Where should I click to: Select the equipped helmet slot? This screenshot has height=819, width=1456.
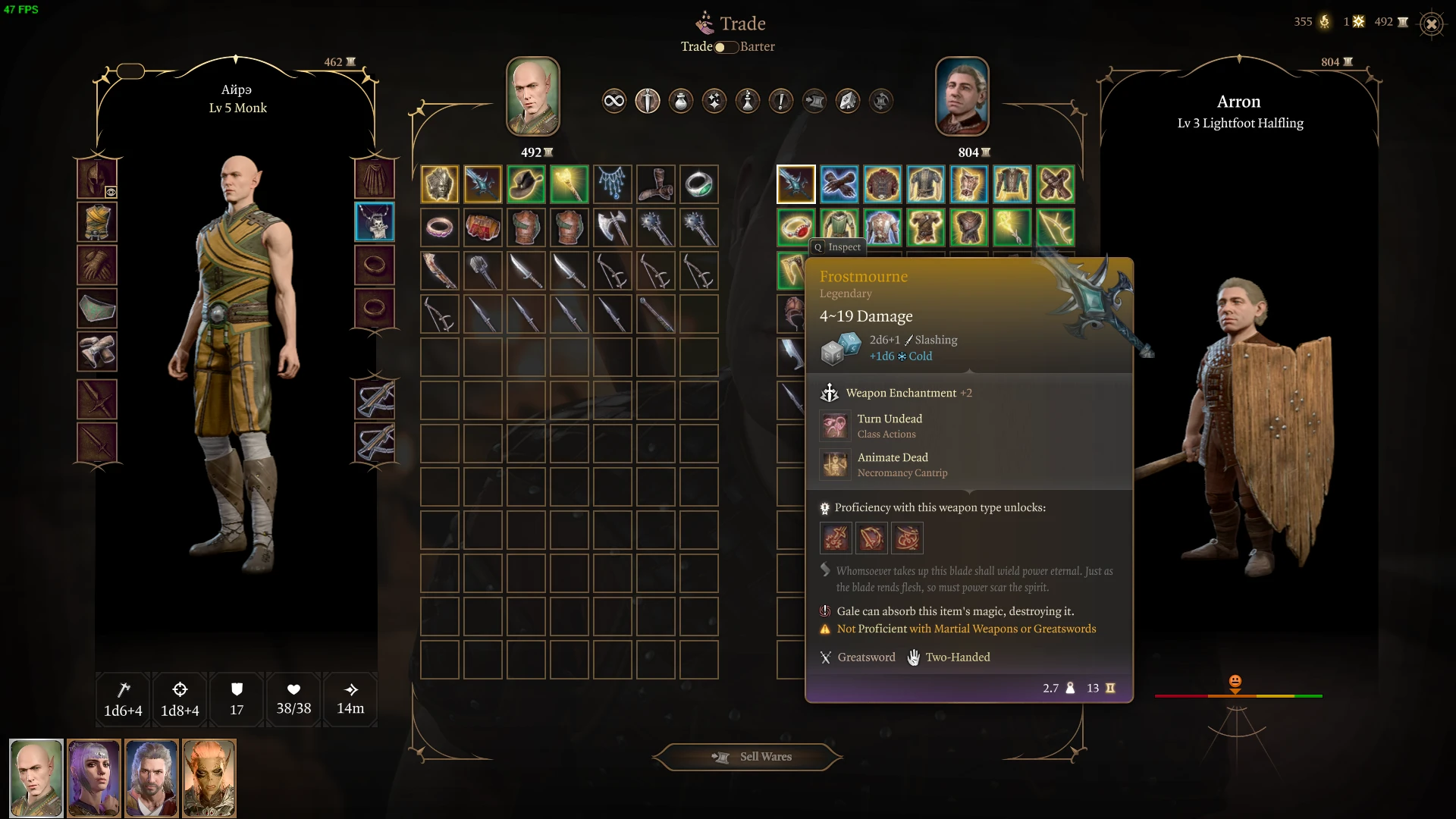97,179
